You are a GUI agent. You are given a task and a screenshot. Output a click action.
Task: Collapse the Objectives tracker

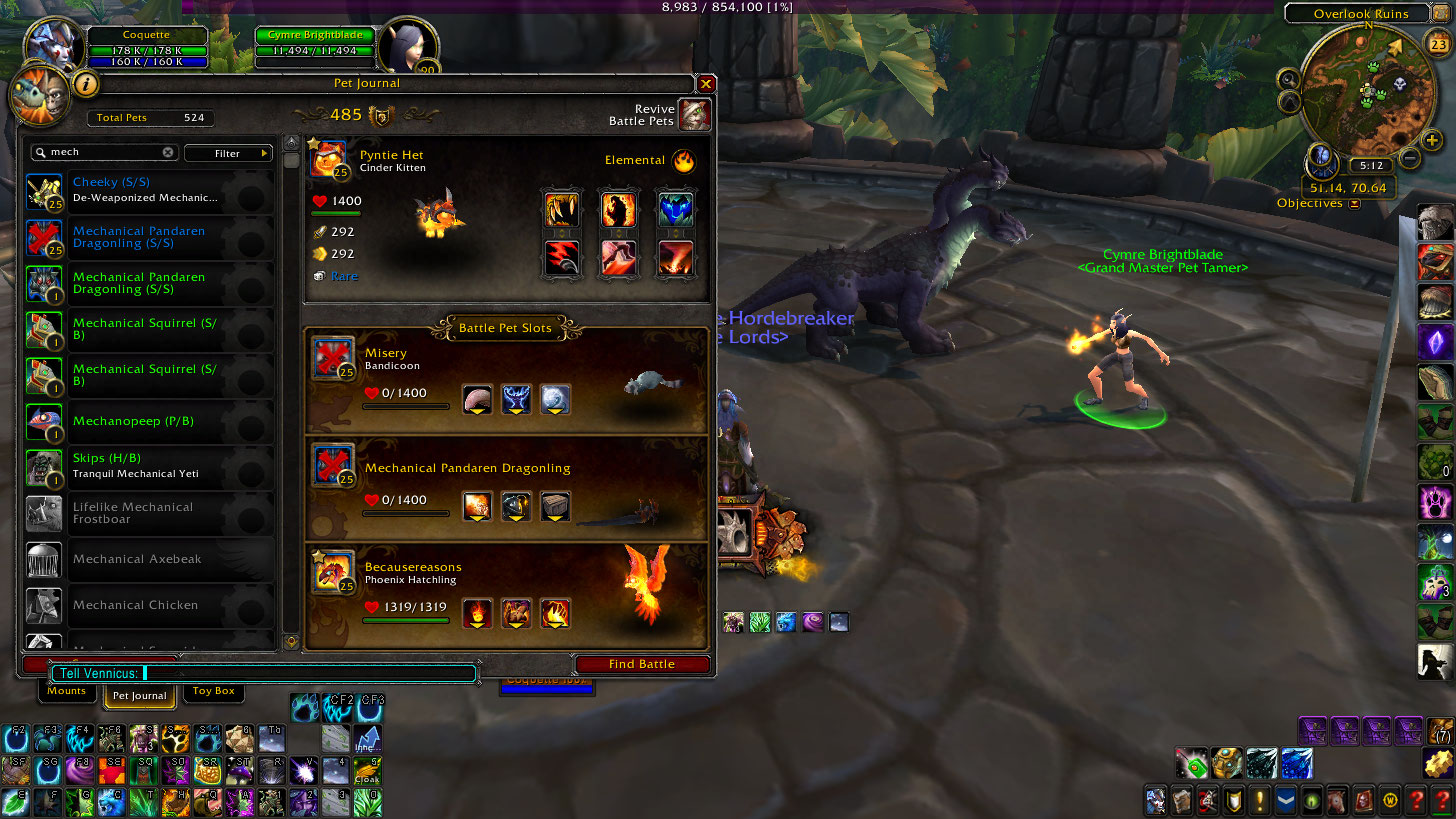tap(1354, 204)
